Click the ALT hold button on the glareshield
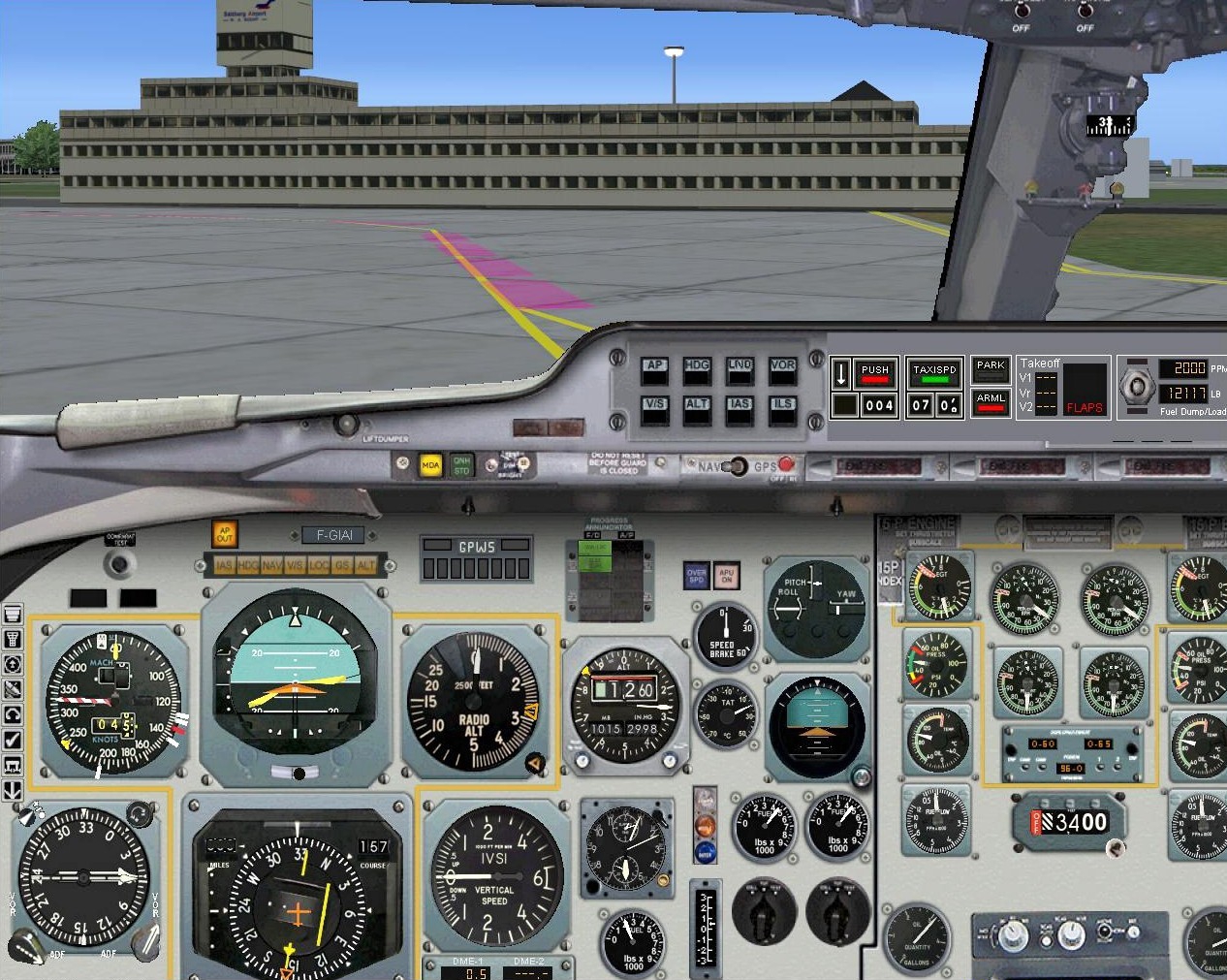The width and height of the screenshot is (1227, 980). coord(697,410)
